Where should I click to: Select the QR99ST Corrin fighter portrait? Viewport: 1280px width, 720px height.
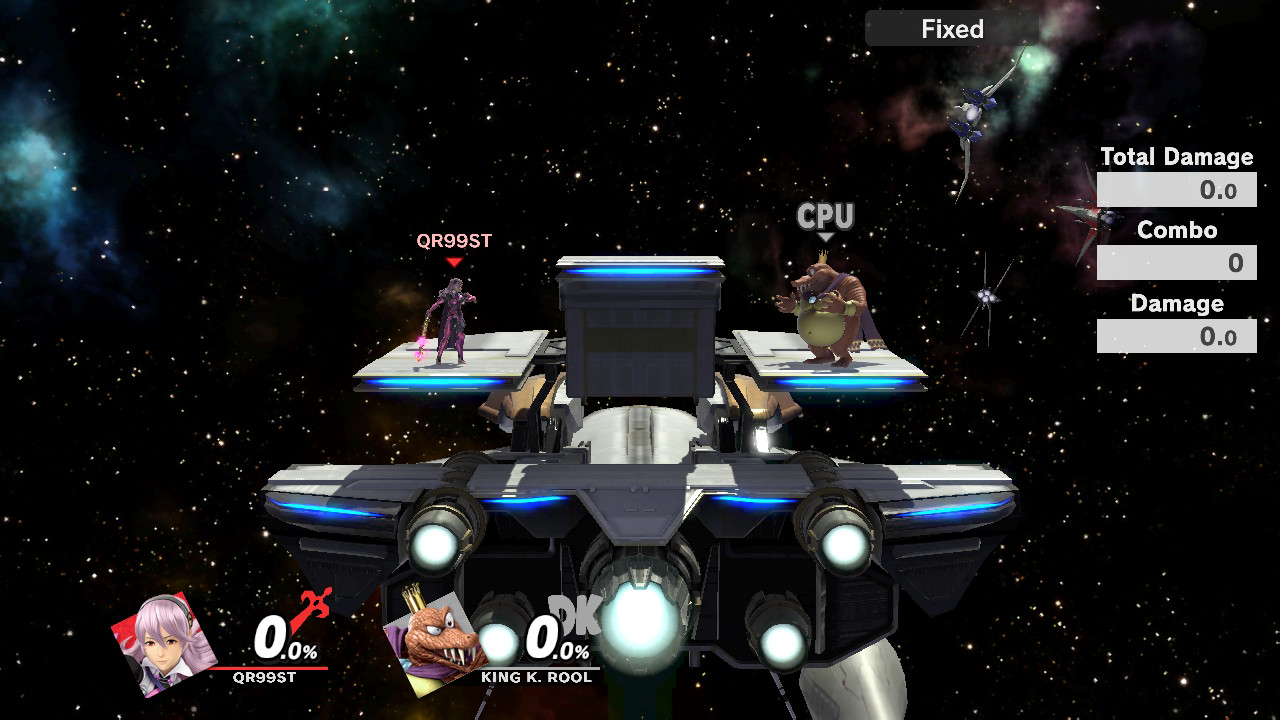pos(165,644)
